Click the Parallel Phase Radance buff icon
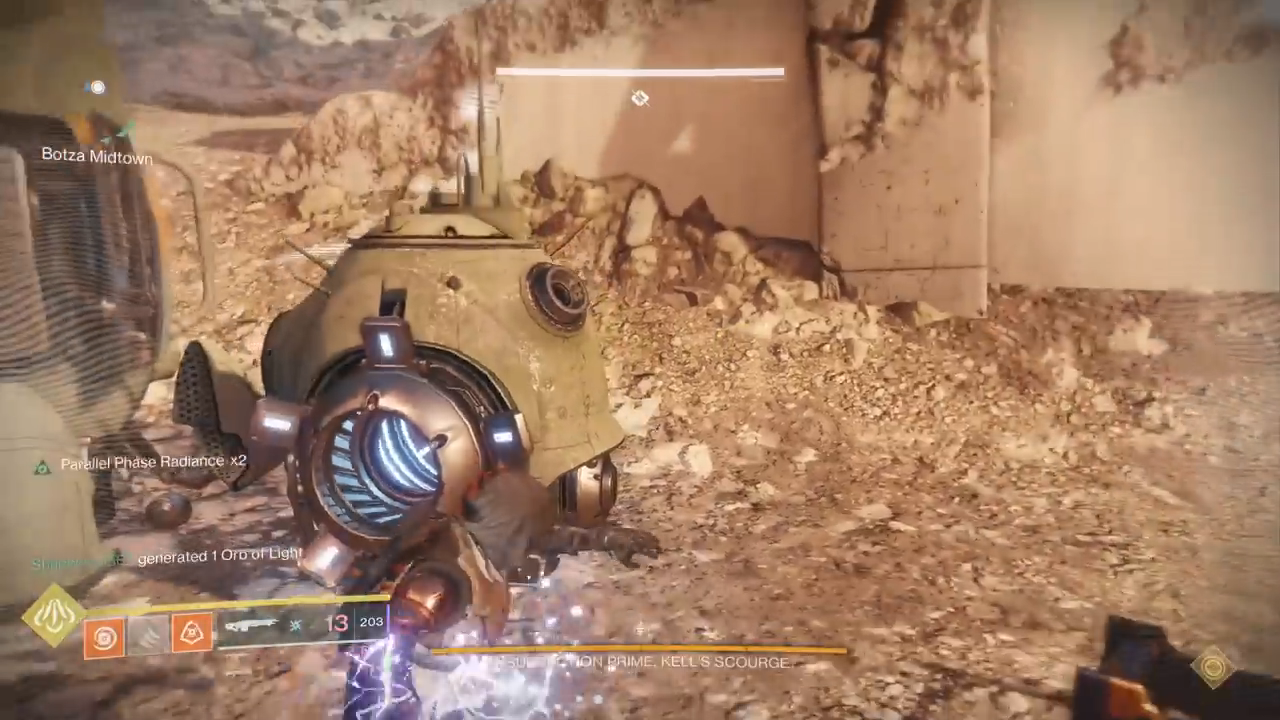Image resolution: width=1280 pixels, height=720 pixels. pos(42,466)
